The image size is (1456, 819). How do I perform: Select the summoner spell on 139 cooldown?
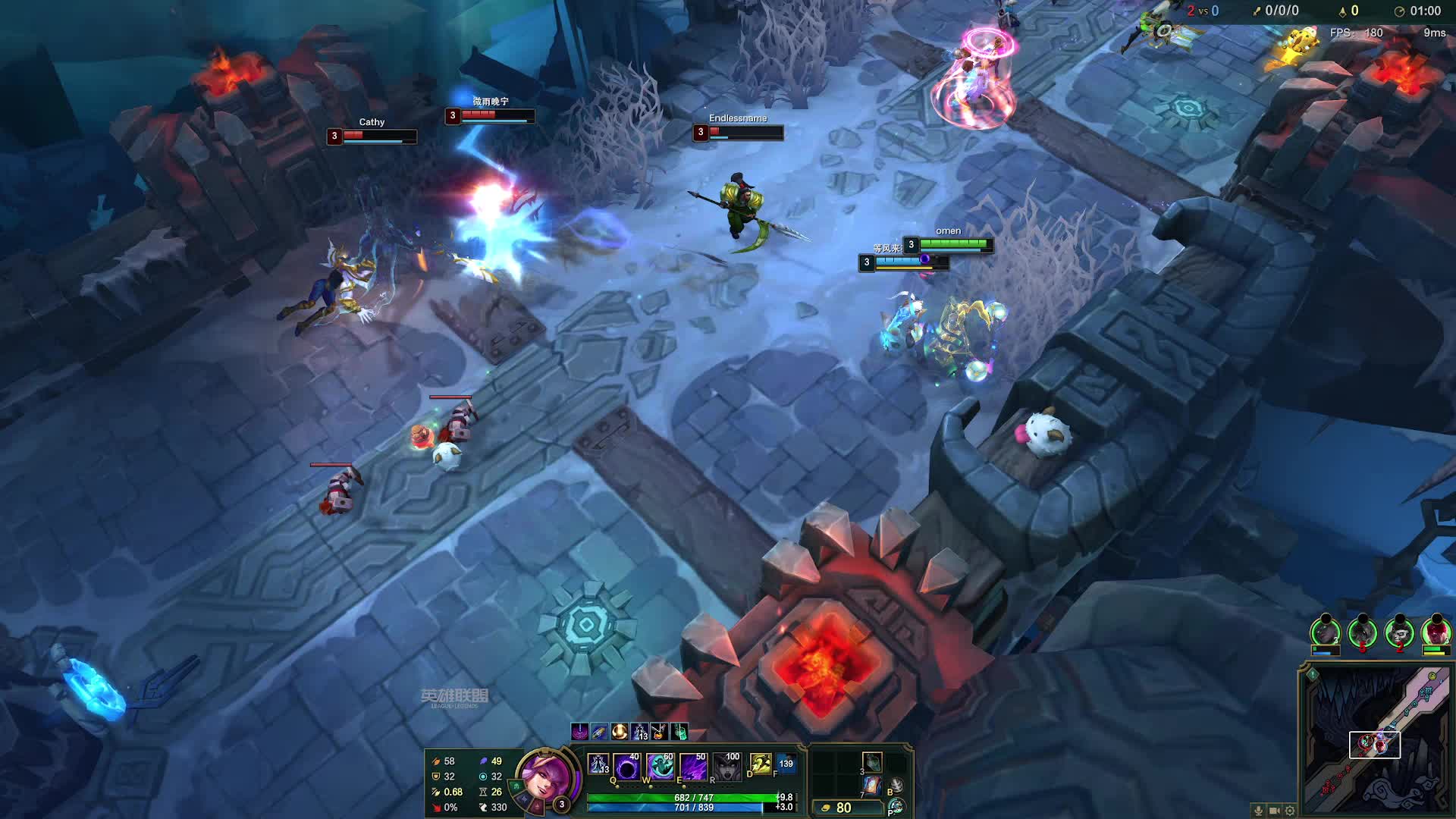pyautogui.click(x=786, y=764)
